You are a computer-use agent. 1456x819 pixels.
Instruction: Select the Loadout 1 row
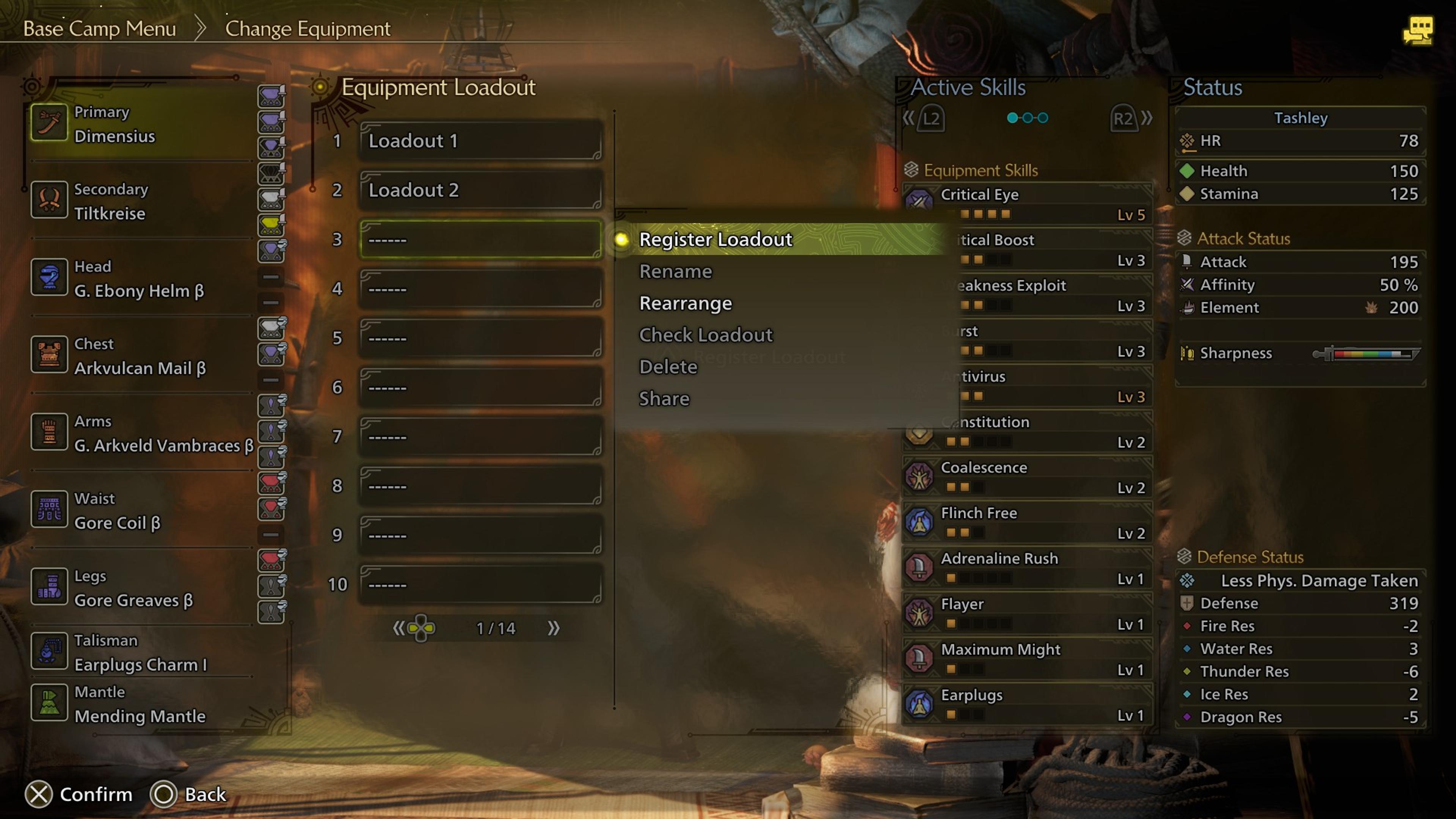[480, 141]
